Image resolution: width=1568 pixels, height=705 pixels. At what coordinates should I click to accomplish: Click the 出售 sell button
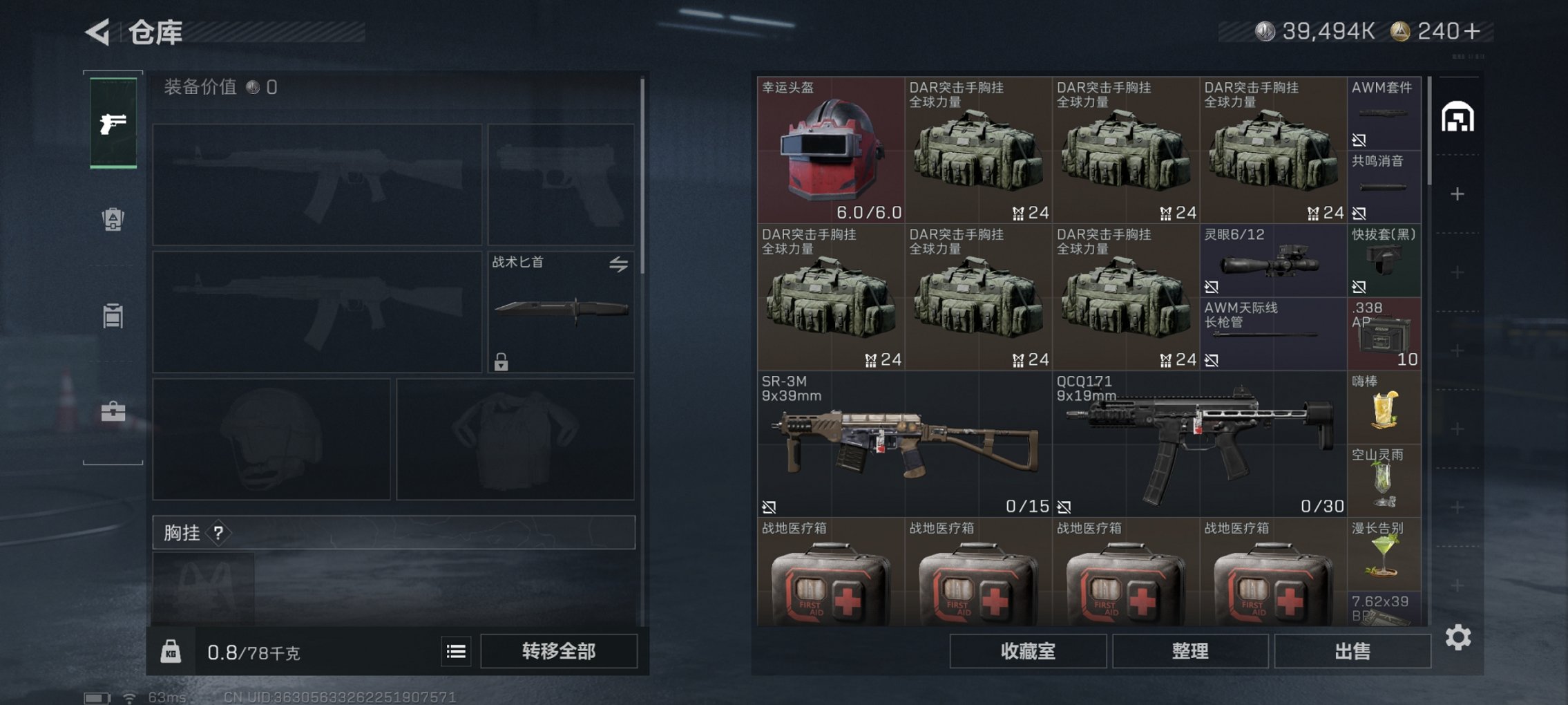pos(1353,650)
